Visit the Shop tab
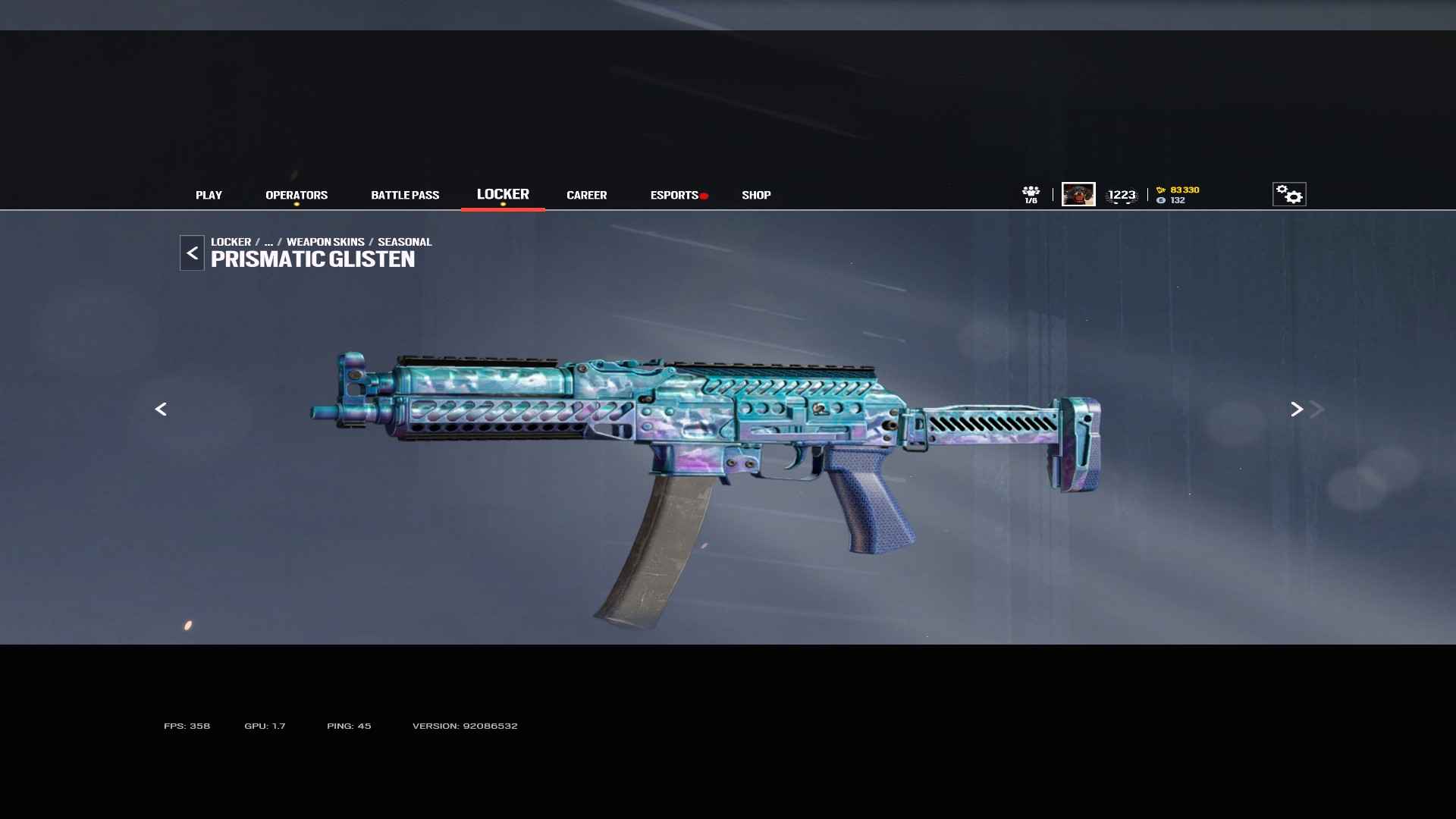1456x819 pixels. pos(756,195)
